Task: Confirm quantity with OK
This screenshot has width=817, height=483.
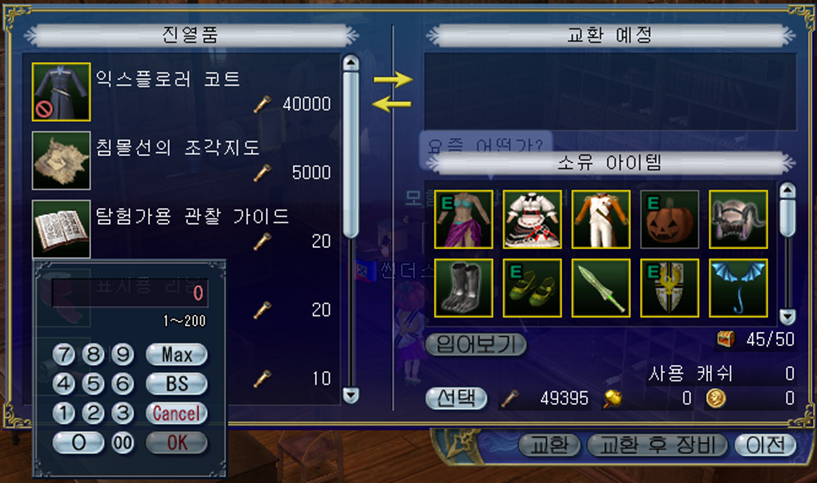Action: coord(176,442)
